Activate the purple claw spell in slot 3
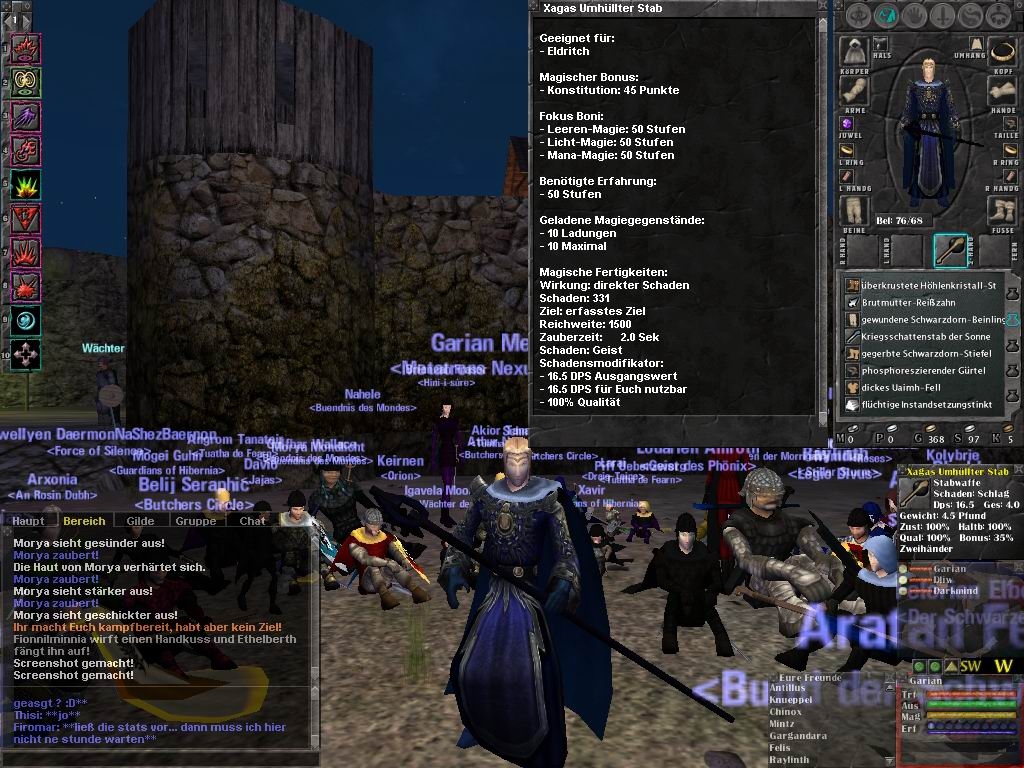 (25, 115)
